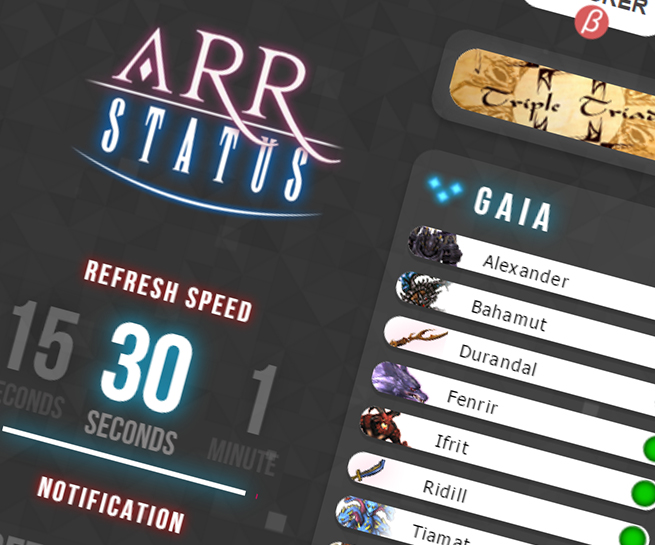Click the red beta badge

point(591,20)
